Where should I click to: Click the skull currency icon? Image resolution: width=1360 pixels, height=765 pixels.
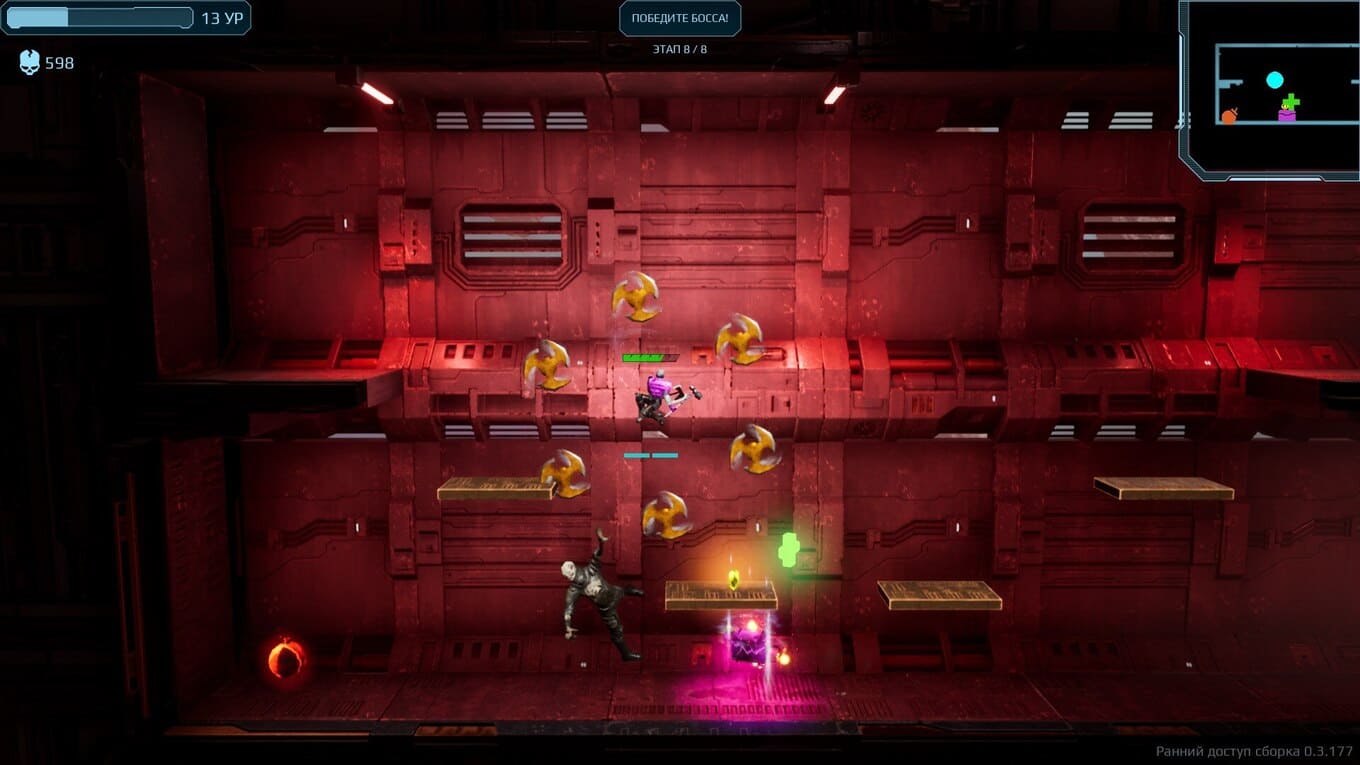pos(30,63)
